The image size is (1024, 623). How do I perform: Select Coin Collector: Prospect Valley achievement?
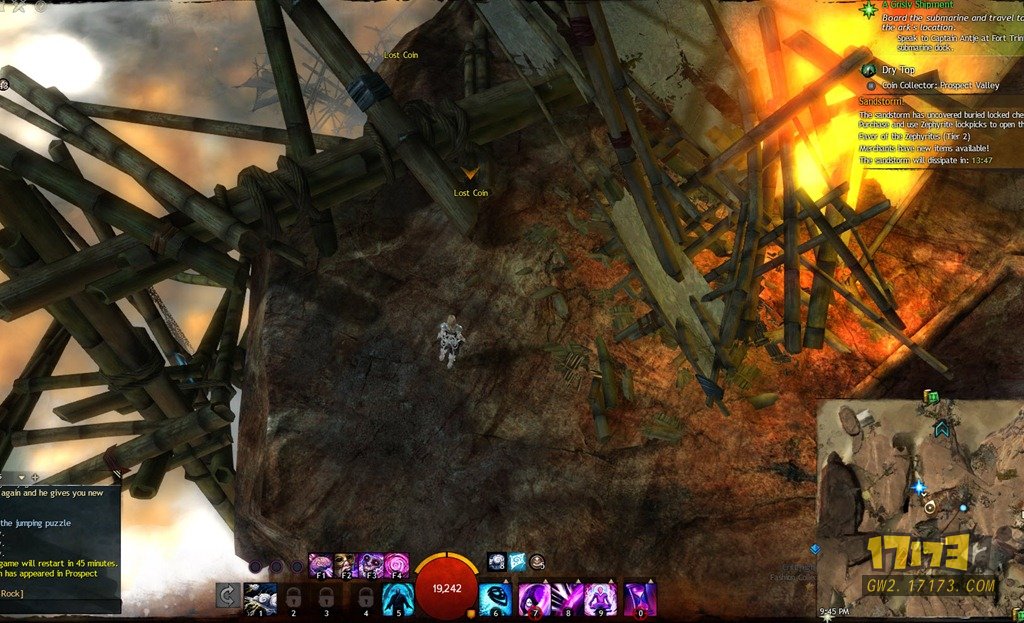click(940, 85)
